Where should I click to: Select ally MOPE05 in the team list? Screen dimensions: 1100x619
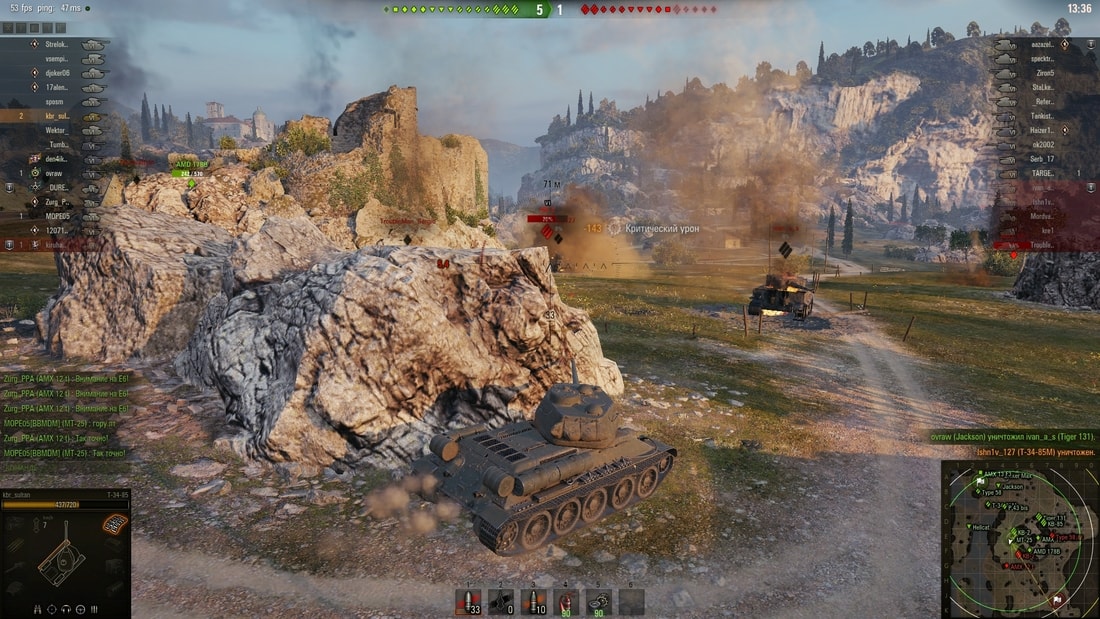pos(57,215)
